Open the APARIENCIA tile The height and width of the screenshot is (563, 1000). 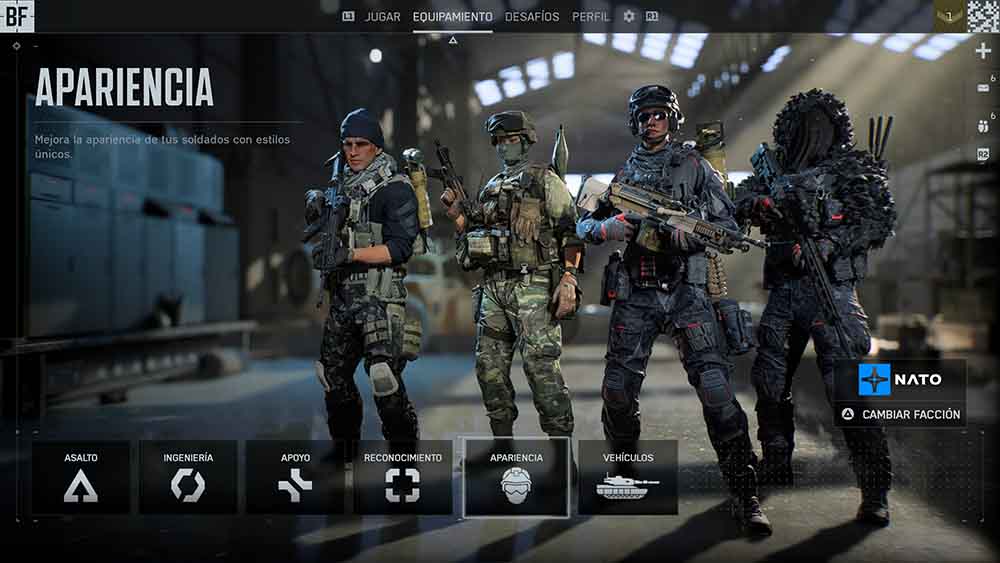516,477
